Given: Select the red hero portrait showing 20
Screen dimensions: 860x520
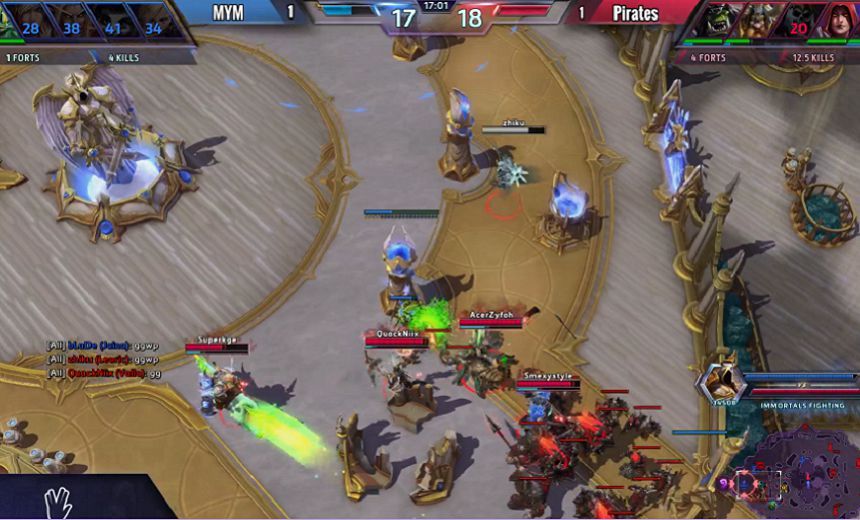Looking at the screenshot, I should [797, 22].
